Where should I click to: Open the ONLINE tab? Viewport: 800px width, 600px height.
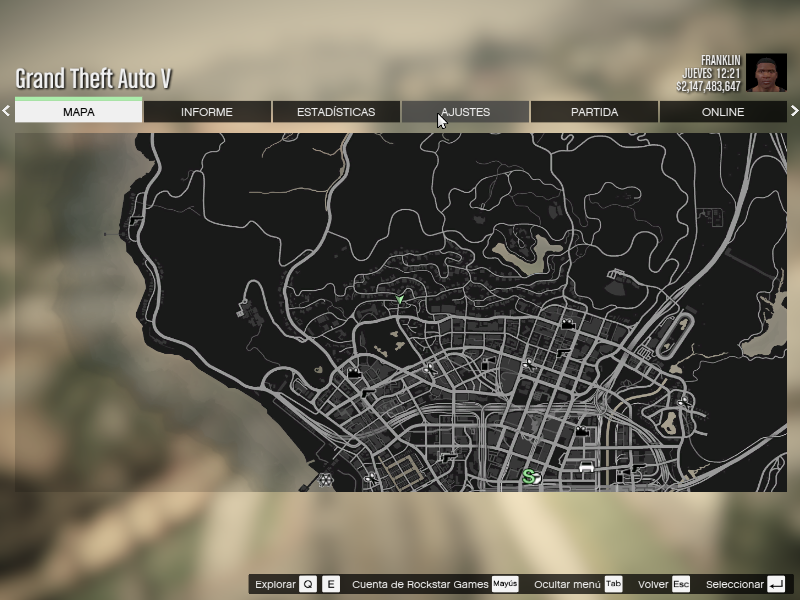[x=723, y=112]
